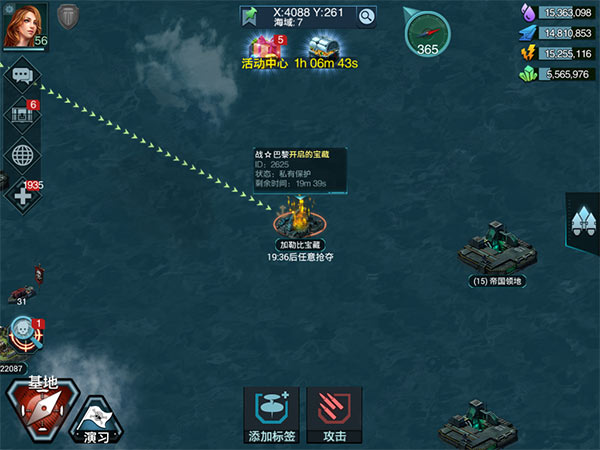
Task: Click the compass showing 365
Action: tap(428, 32)
